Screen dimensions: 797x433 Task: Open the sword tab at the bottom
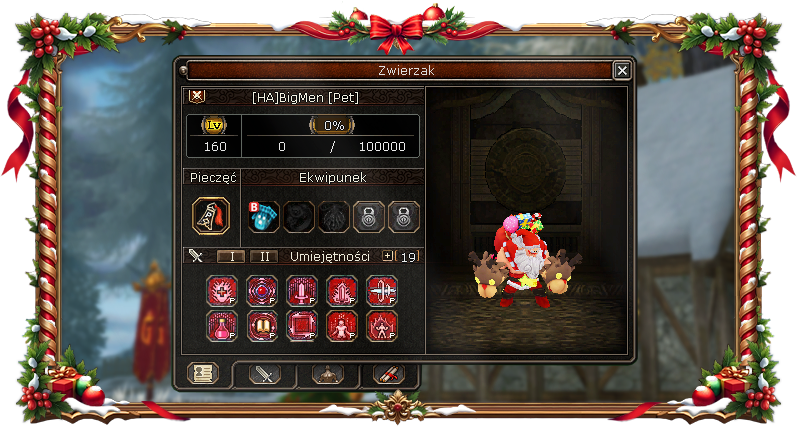click(x=265, y=374)
